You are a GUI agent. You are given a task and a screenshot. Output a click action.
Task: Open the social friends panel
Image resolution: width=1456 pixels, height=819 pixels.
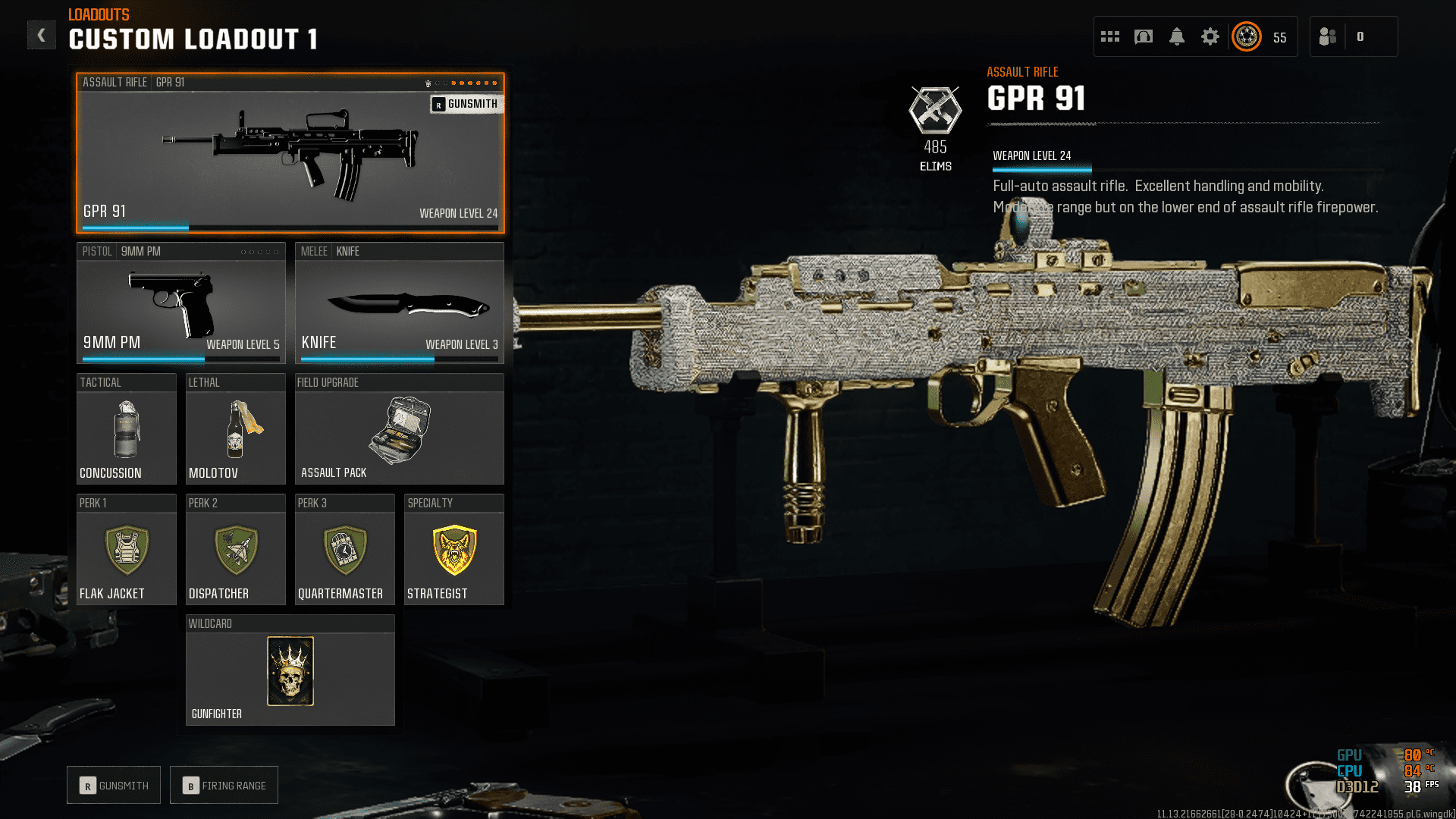coord(1329,36)
